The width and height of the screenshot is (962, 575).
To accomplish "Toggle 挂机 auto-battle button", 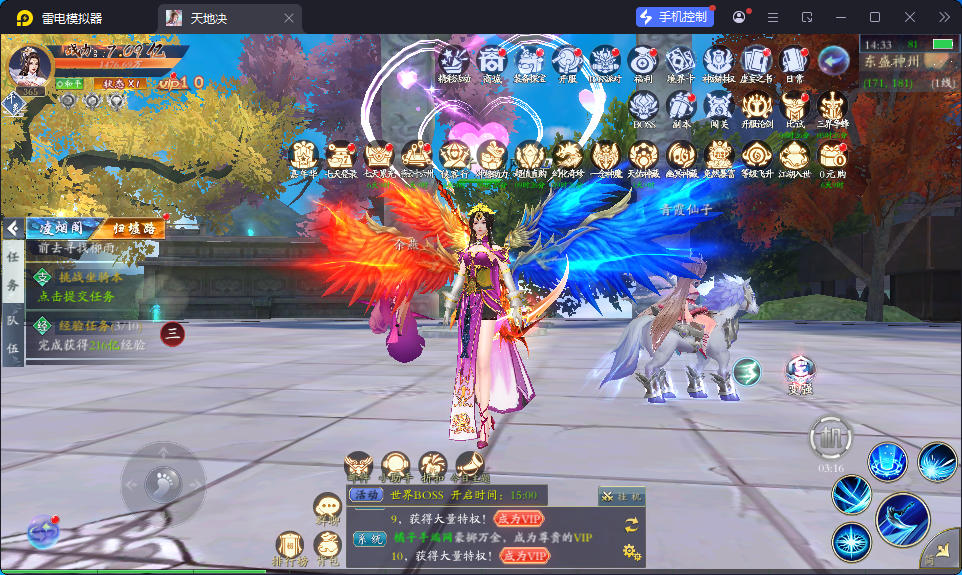I will (x=623, y=495).
